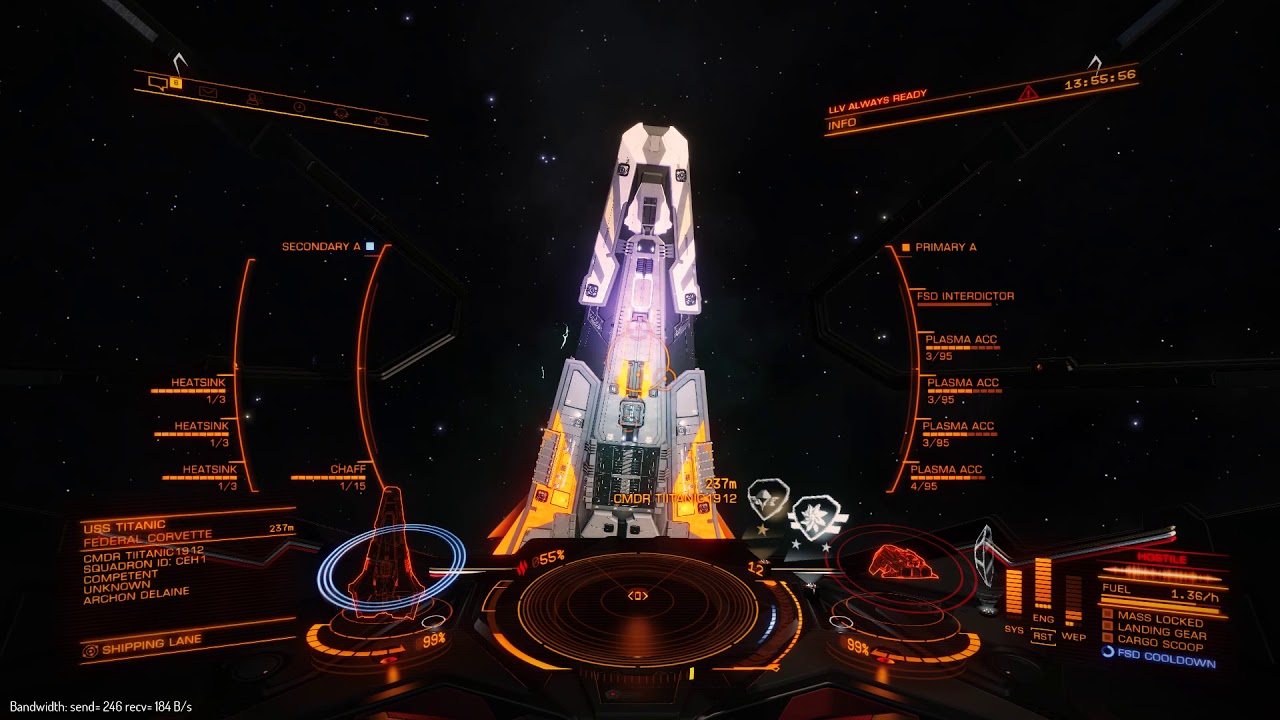Screen dimensions: 1280x720
Task: Select the red warning triangle alert
Action: click(1028, 93)
